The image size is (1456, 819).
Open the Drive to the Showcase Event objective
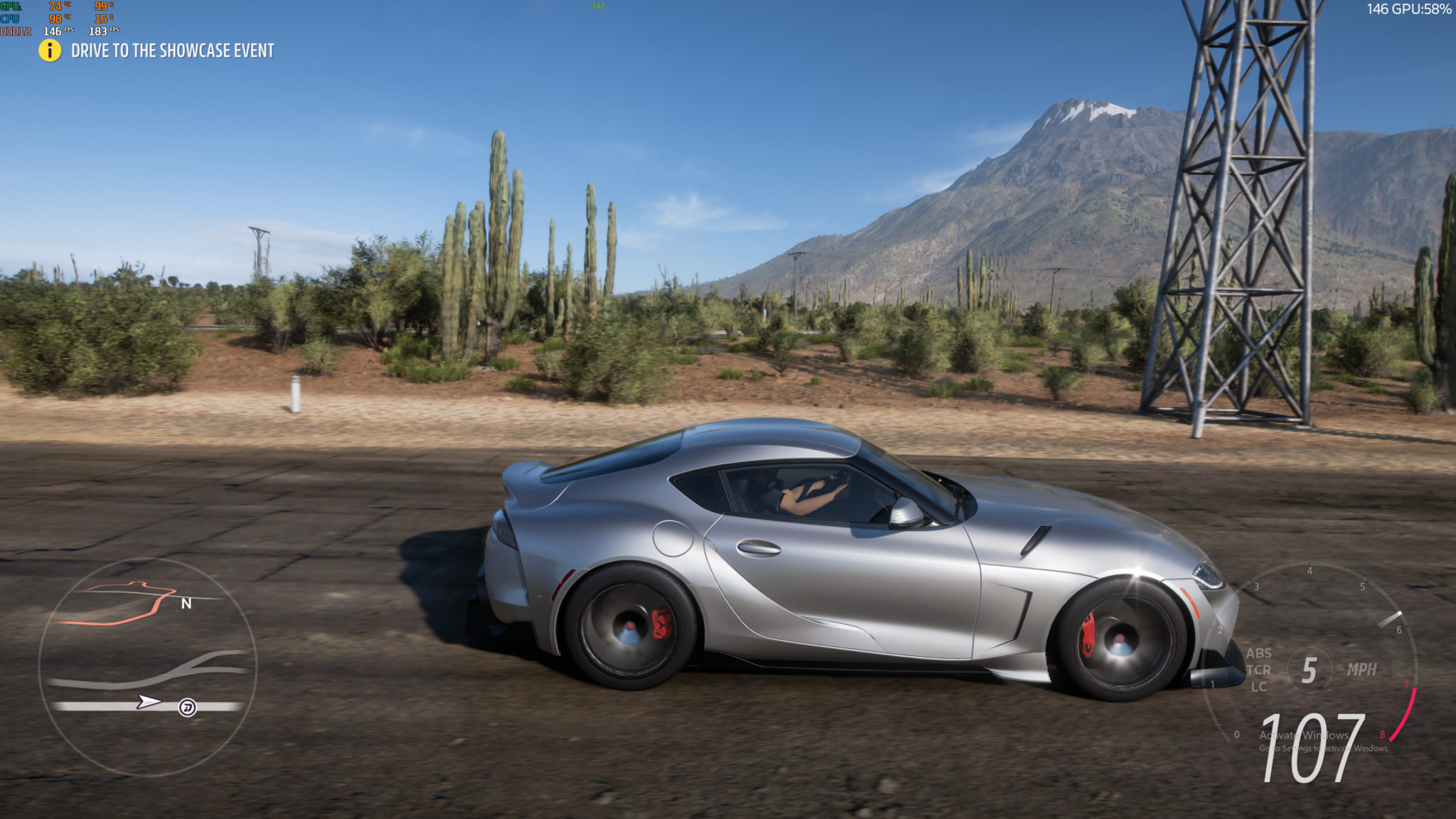pos(172,51)
